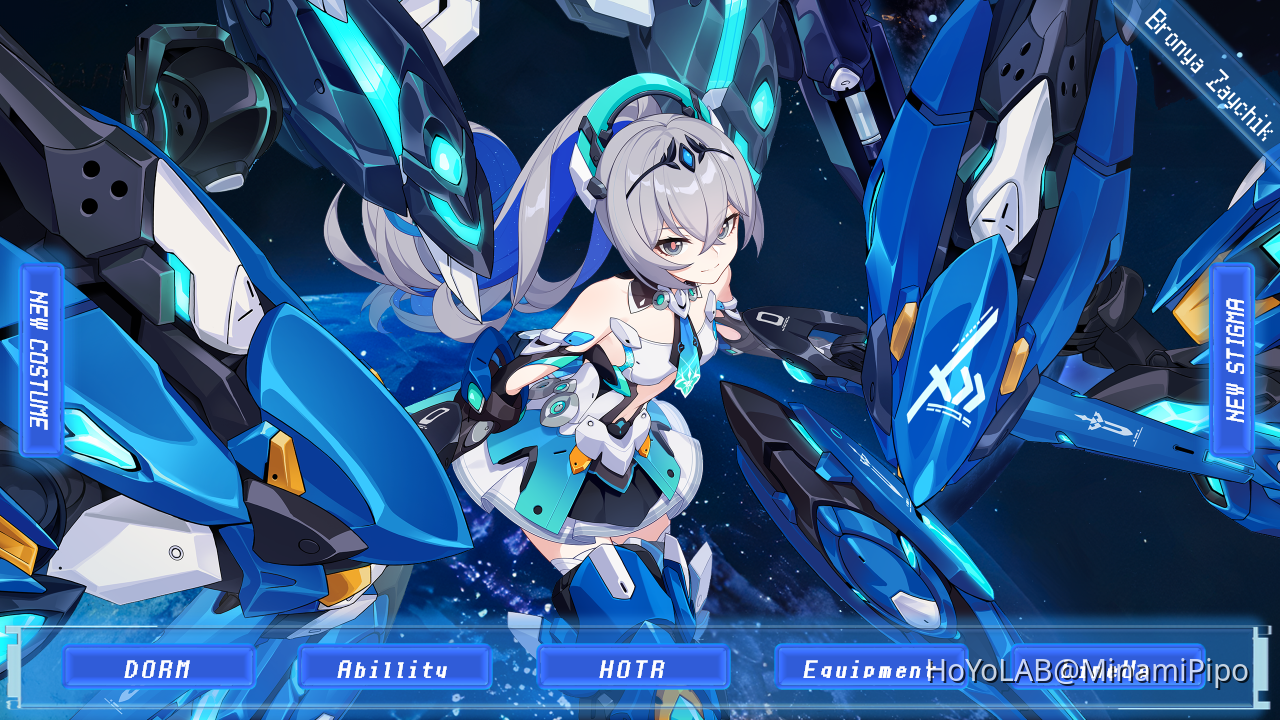Click the white emblem on the right mech wing
1280x720 pixels.
pyautogui.click(x=958, y=374)
